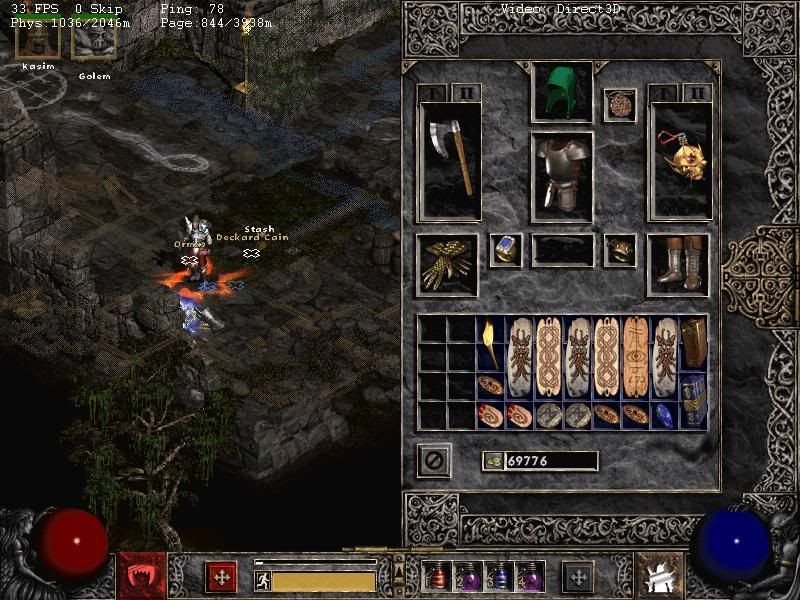Select the equipped plate body armor
The image size is (800, 600).
562,176
